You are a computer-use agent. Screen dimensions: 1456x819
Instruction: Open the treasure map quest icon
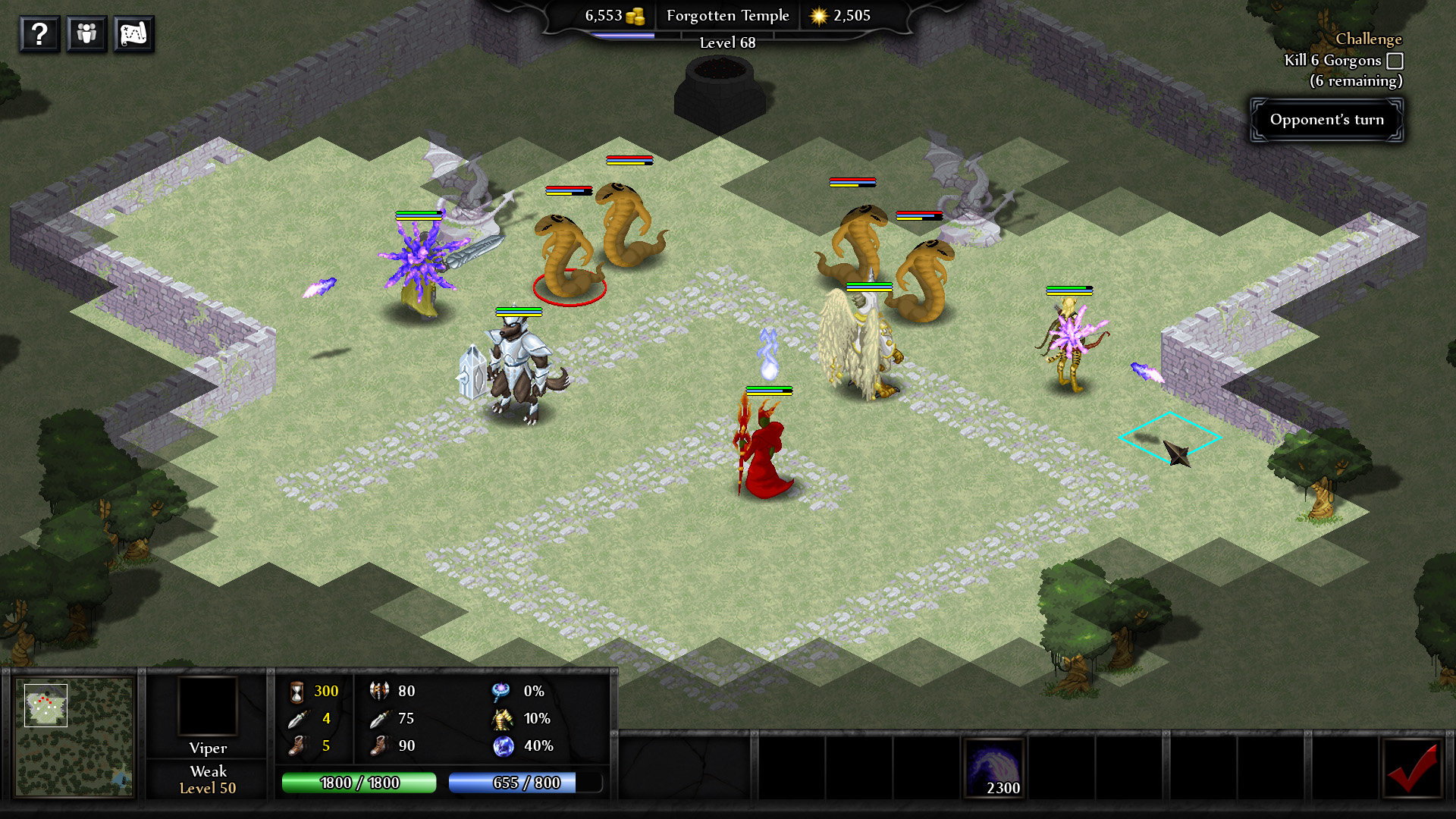(x=133, y=33)
